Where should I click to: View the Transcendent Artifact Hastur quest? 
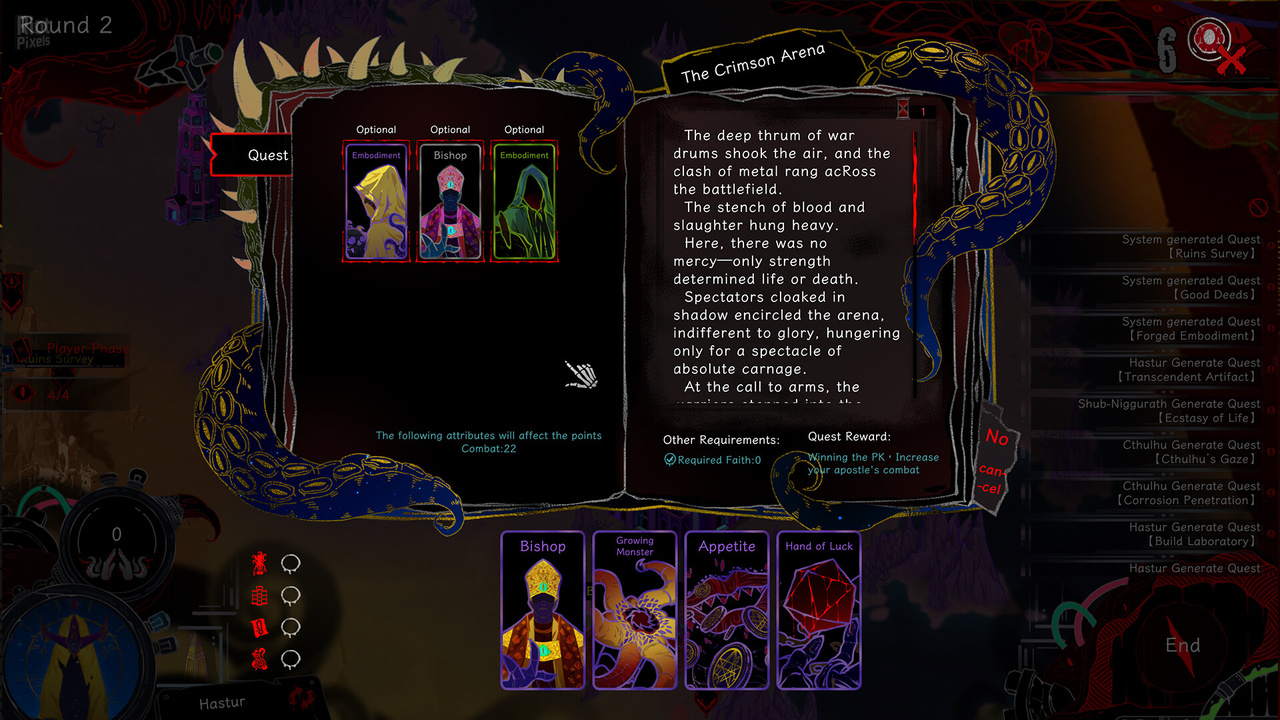(1191, 370)
